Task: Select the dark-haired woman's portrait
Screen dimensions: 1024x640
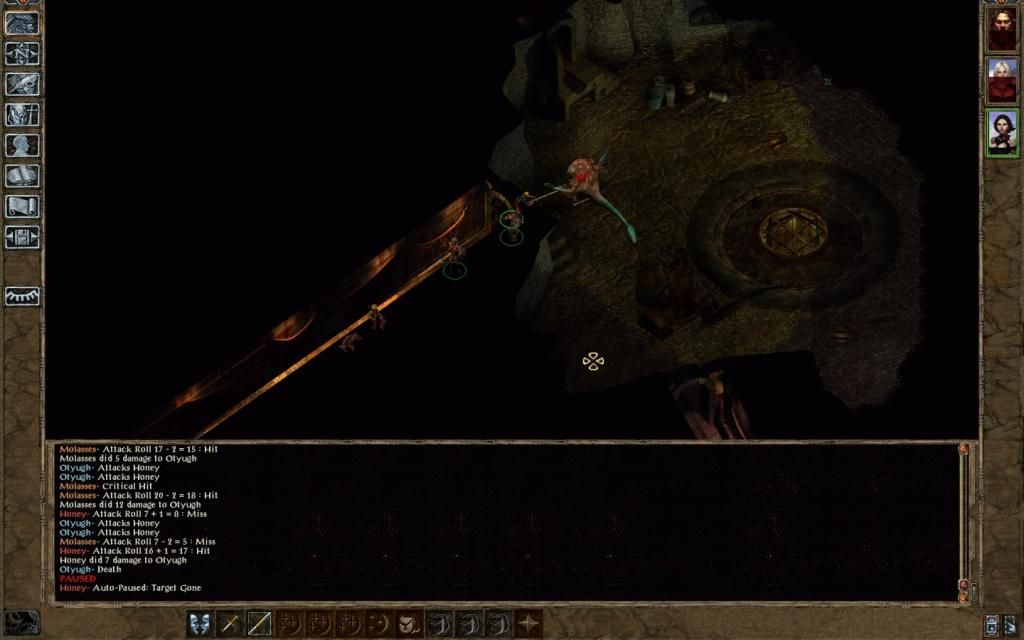Action: tap(1002, 132)
